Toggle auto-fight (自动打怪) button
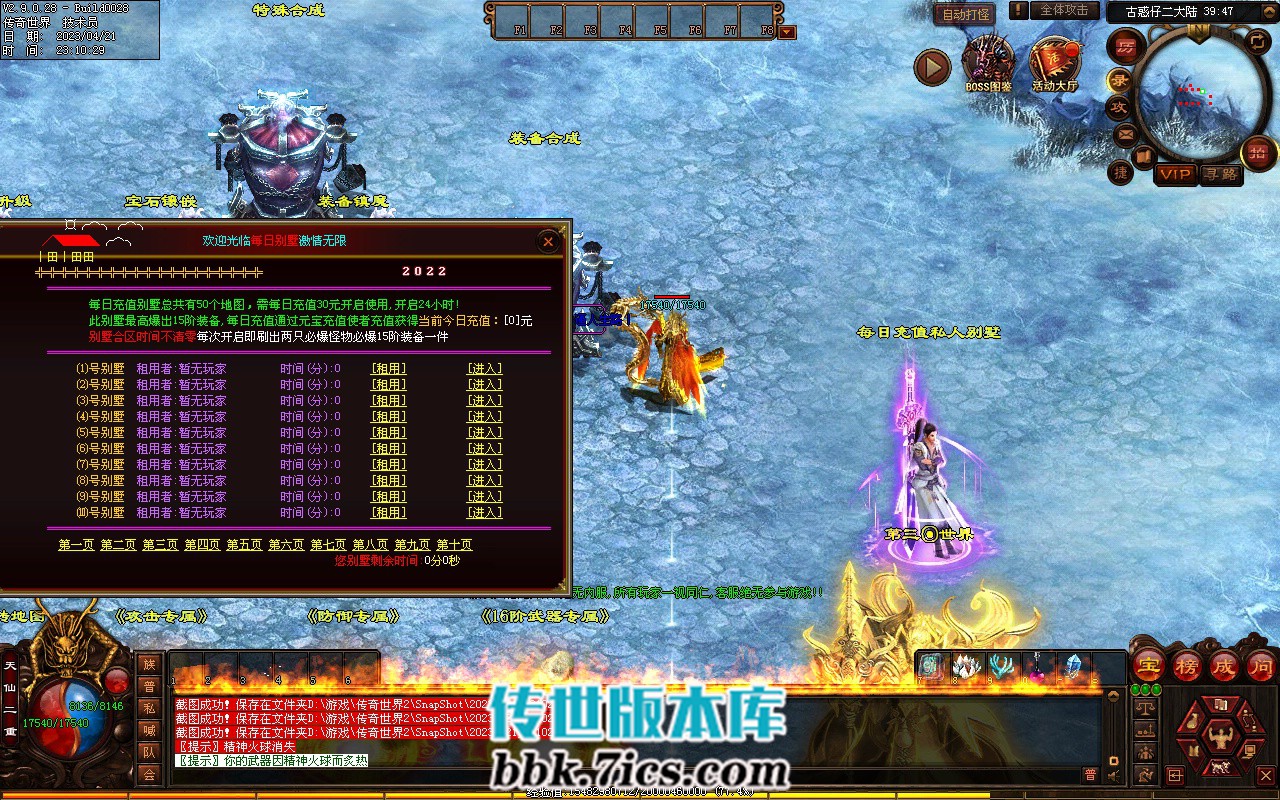 [964, 14]
